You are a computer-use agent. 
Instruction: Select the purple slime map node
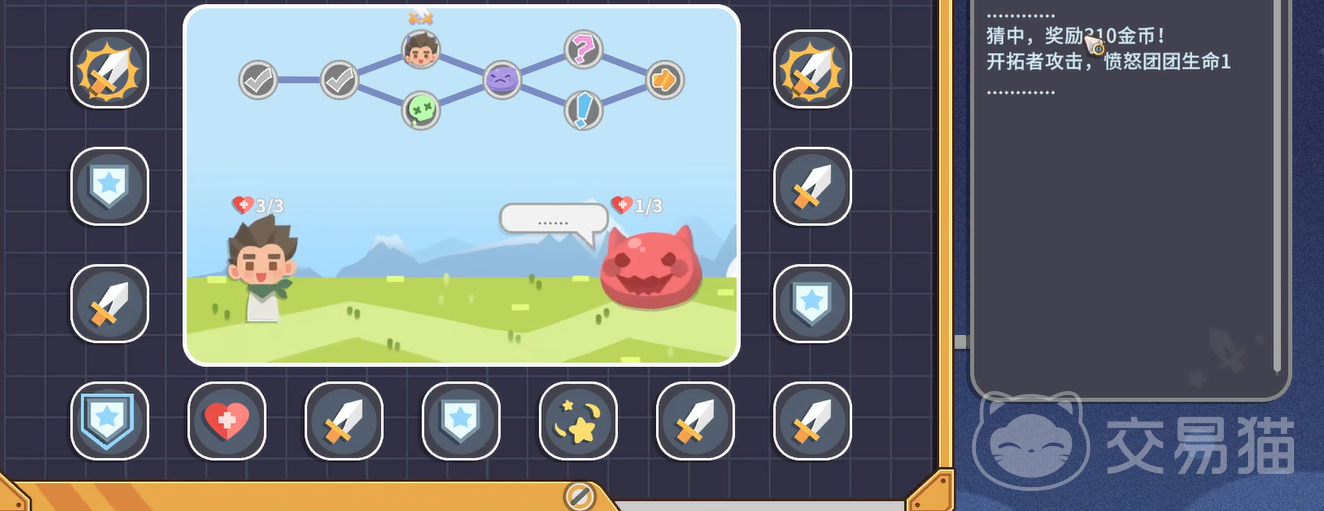[x=502, y=79]
